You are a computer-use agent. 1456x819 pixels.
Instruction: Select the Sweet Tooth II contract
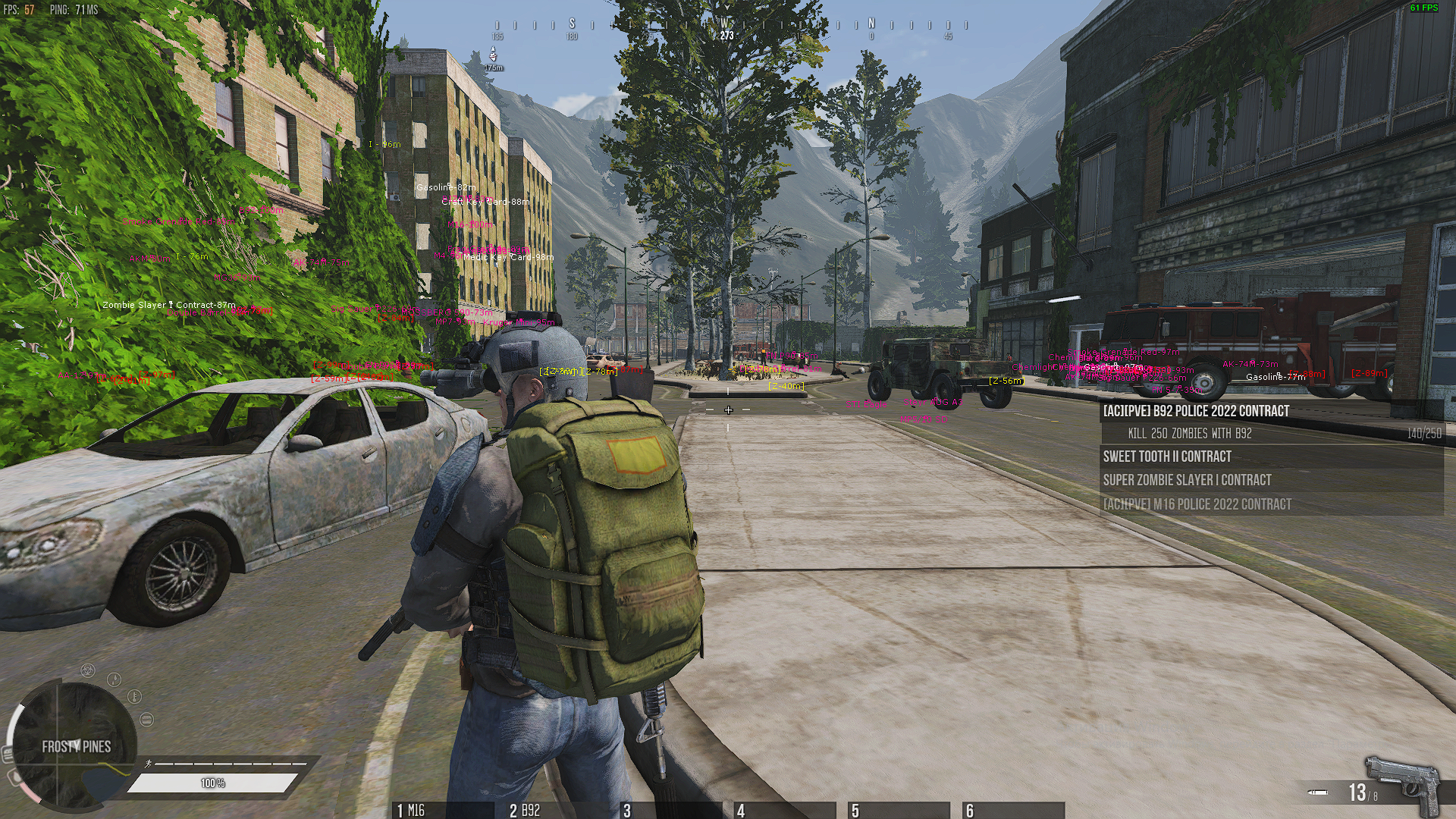(x=1167, y=457)
